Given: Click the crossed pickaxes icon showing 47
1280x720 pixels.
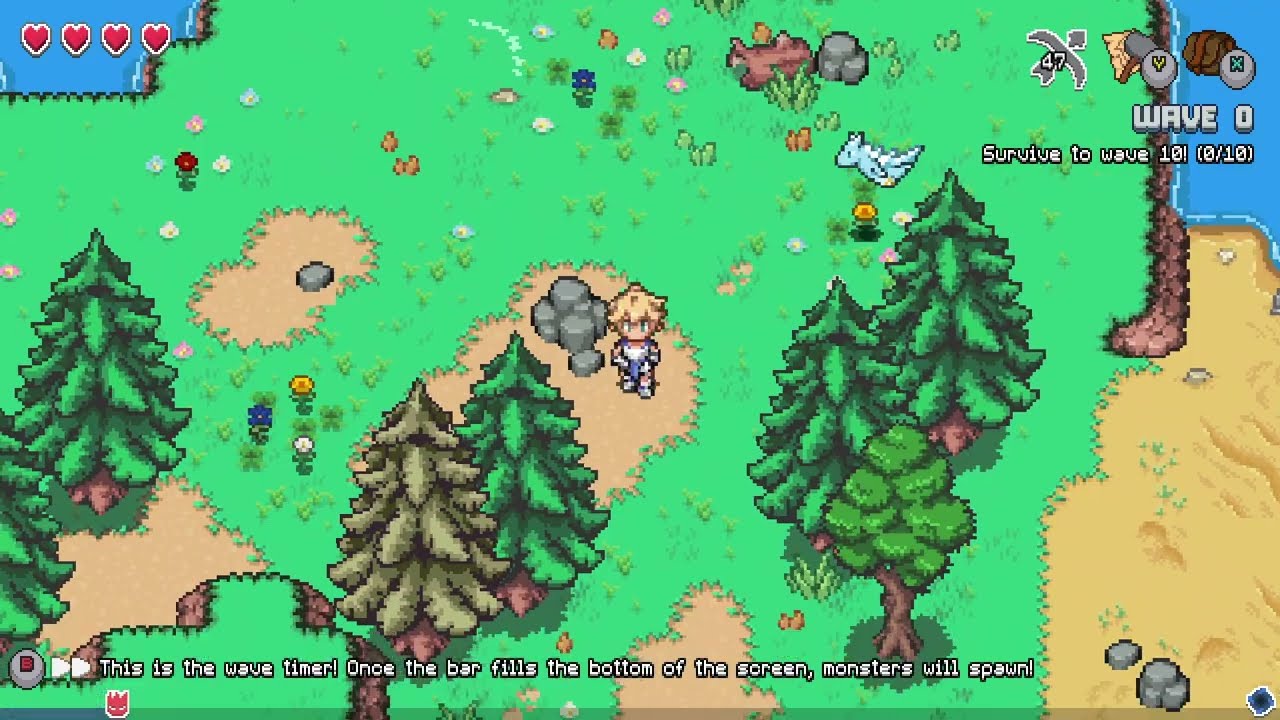Looking at the screenshot, I should (1058, 59).
